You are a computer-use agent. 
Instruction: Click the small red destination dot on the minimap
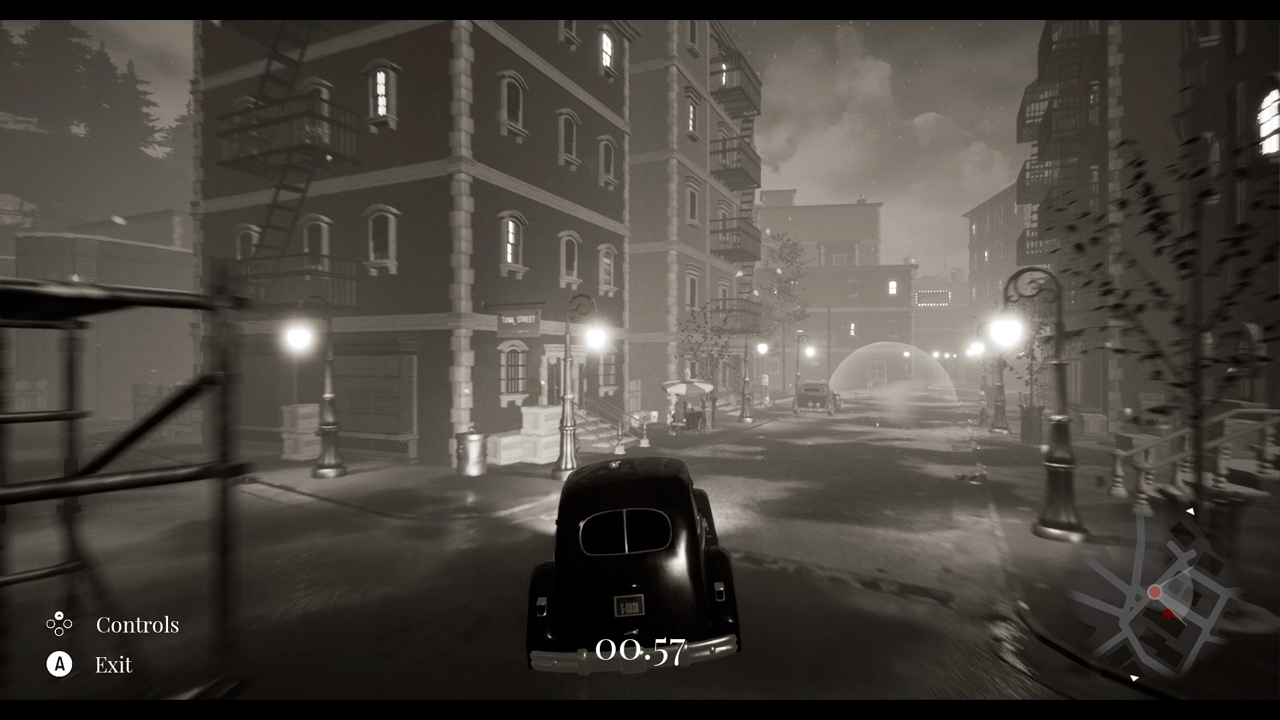click(x=1169, y=613)
